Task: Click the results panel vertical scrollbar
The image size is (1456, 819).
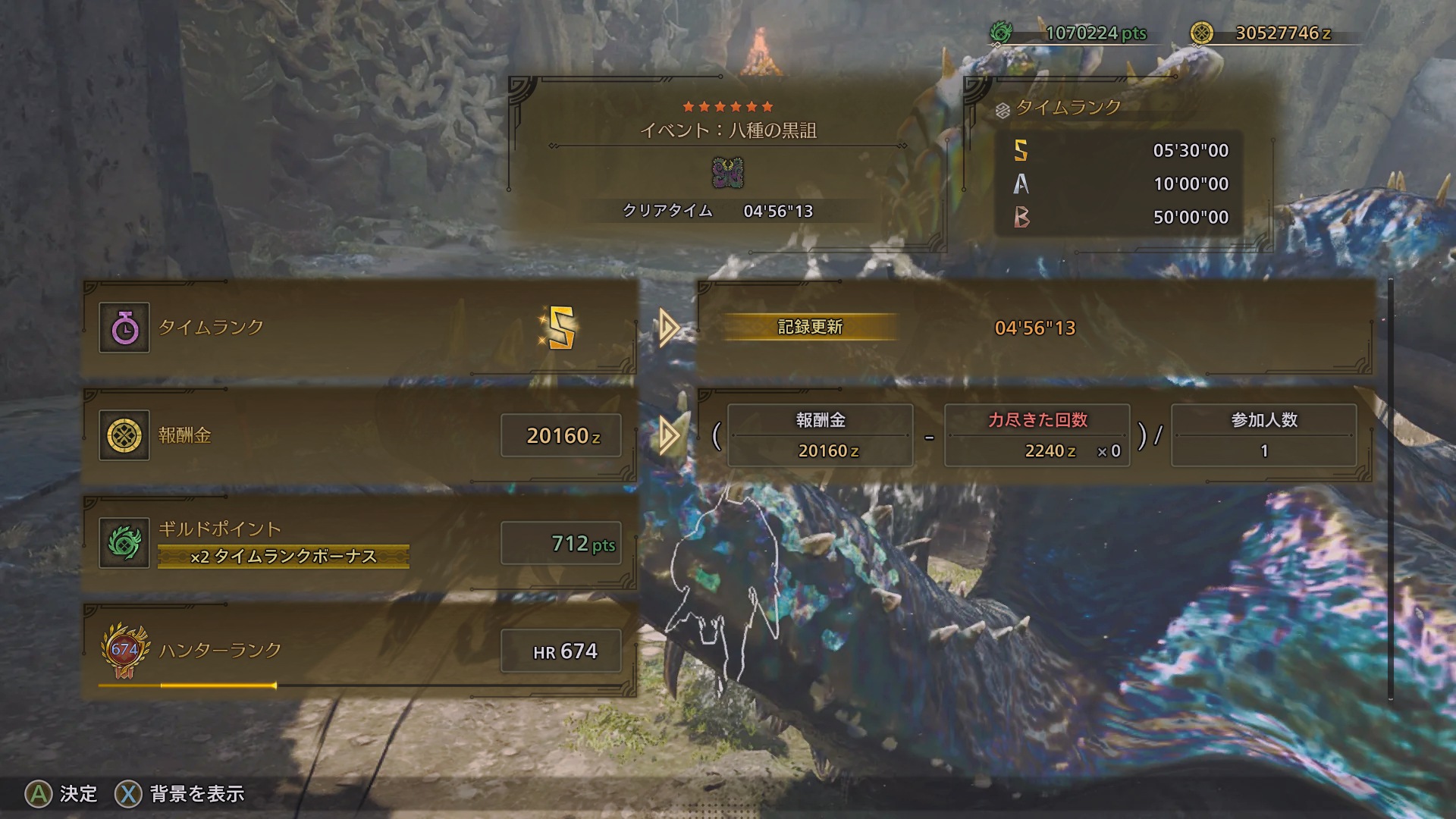Action: [x=1390, y=490]
